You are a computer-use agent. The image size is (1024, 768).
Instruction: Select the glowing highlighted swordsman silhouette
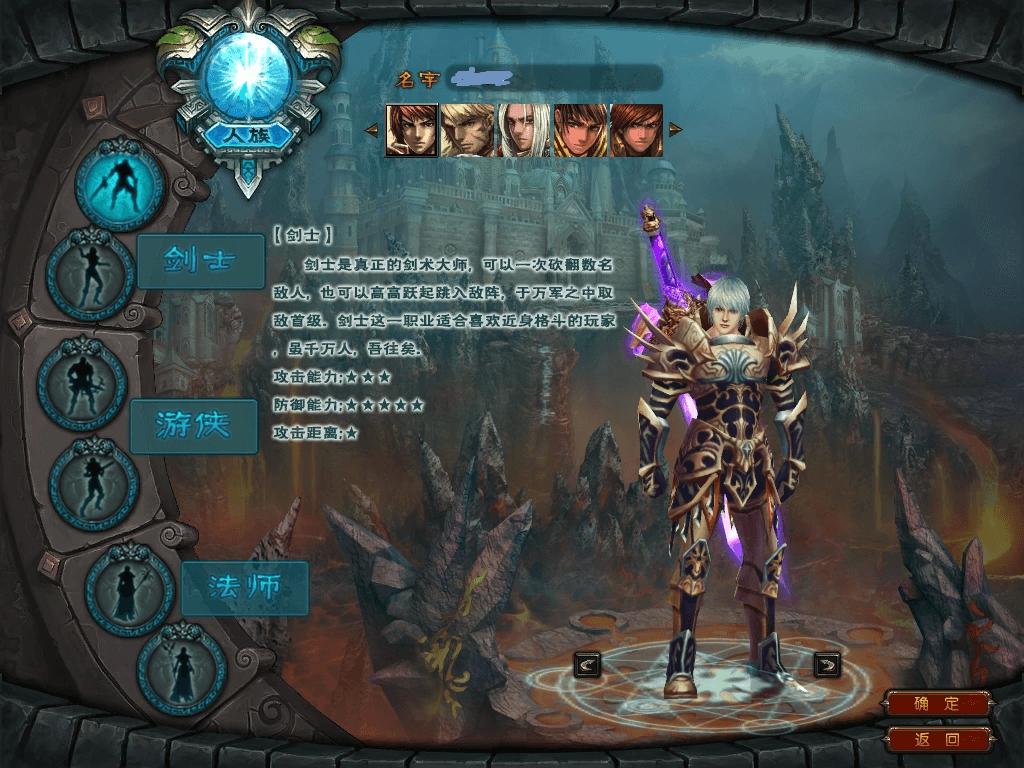(120, 184)
